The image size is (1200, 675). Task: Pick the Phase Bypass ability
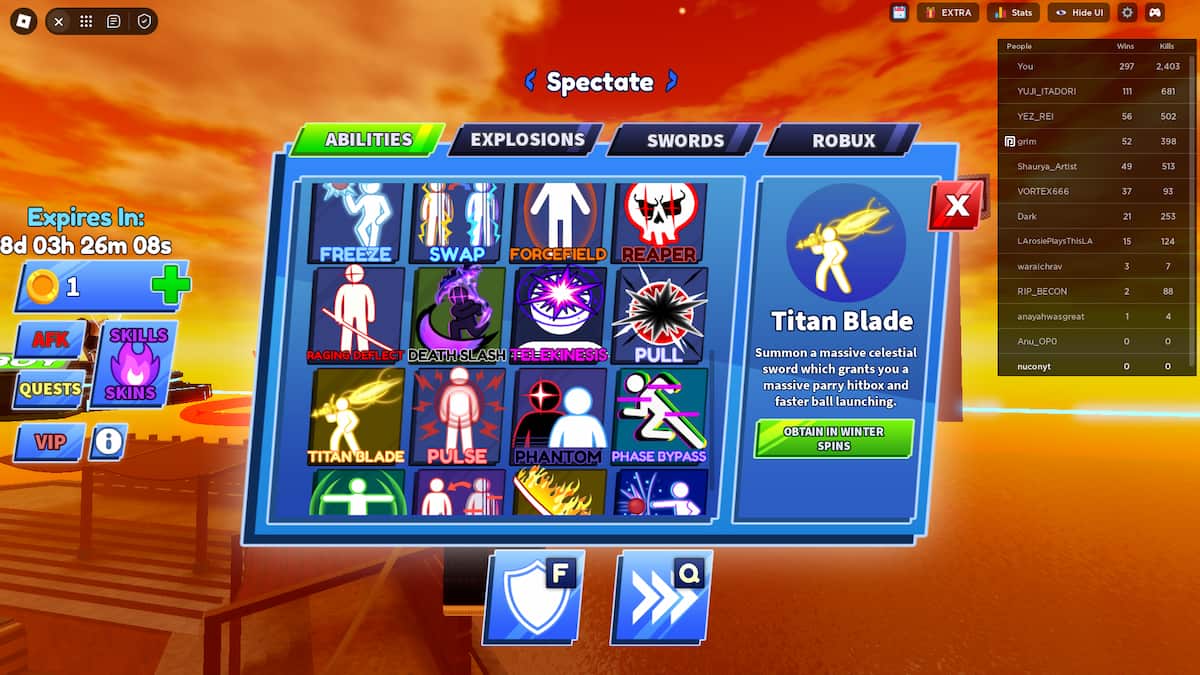point(660,417)
